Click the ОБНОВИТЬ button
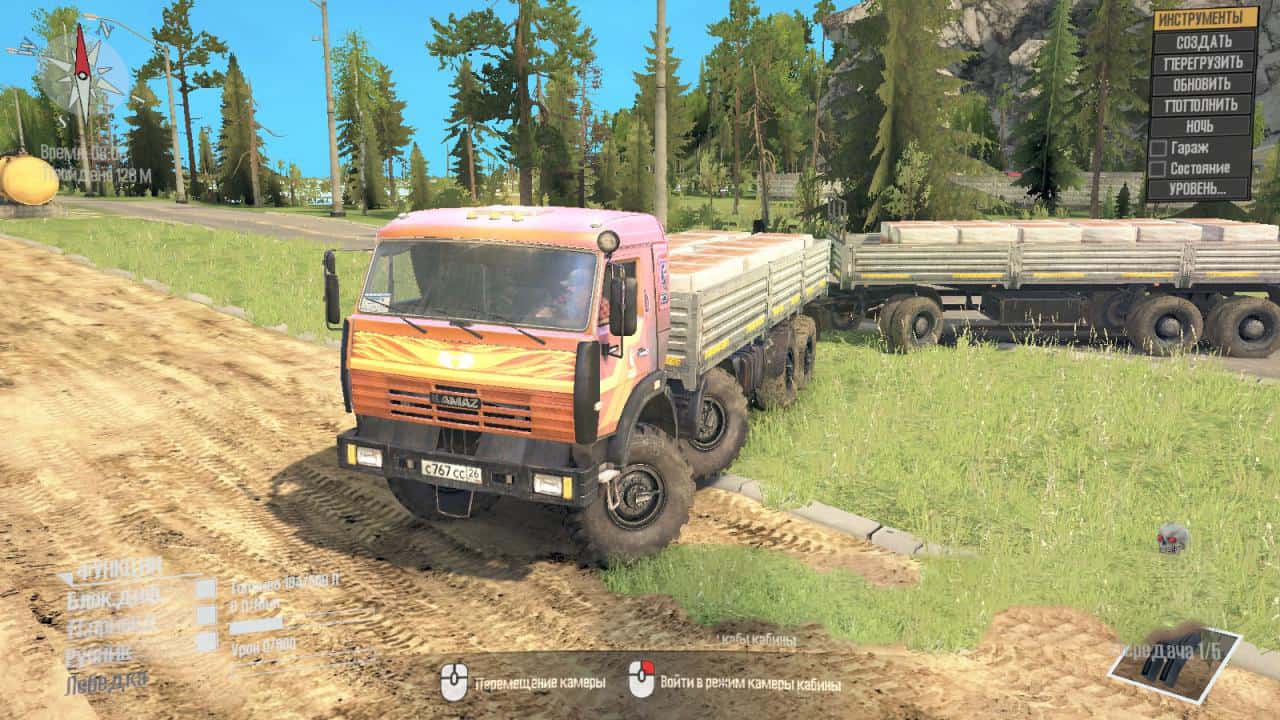The width and height of the screenshot is (1280, 720). click(1203, 84)
